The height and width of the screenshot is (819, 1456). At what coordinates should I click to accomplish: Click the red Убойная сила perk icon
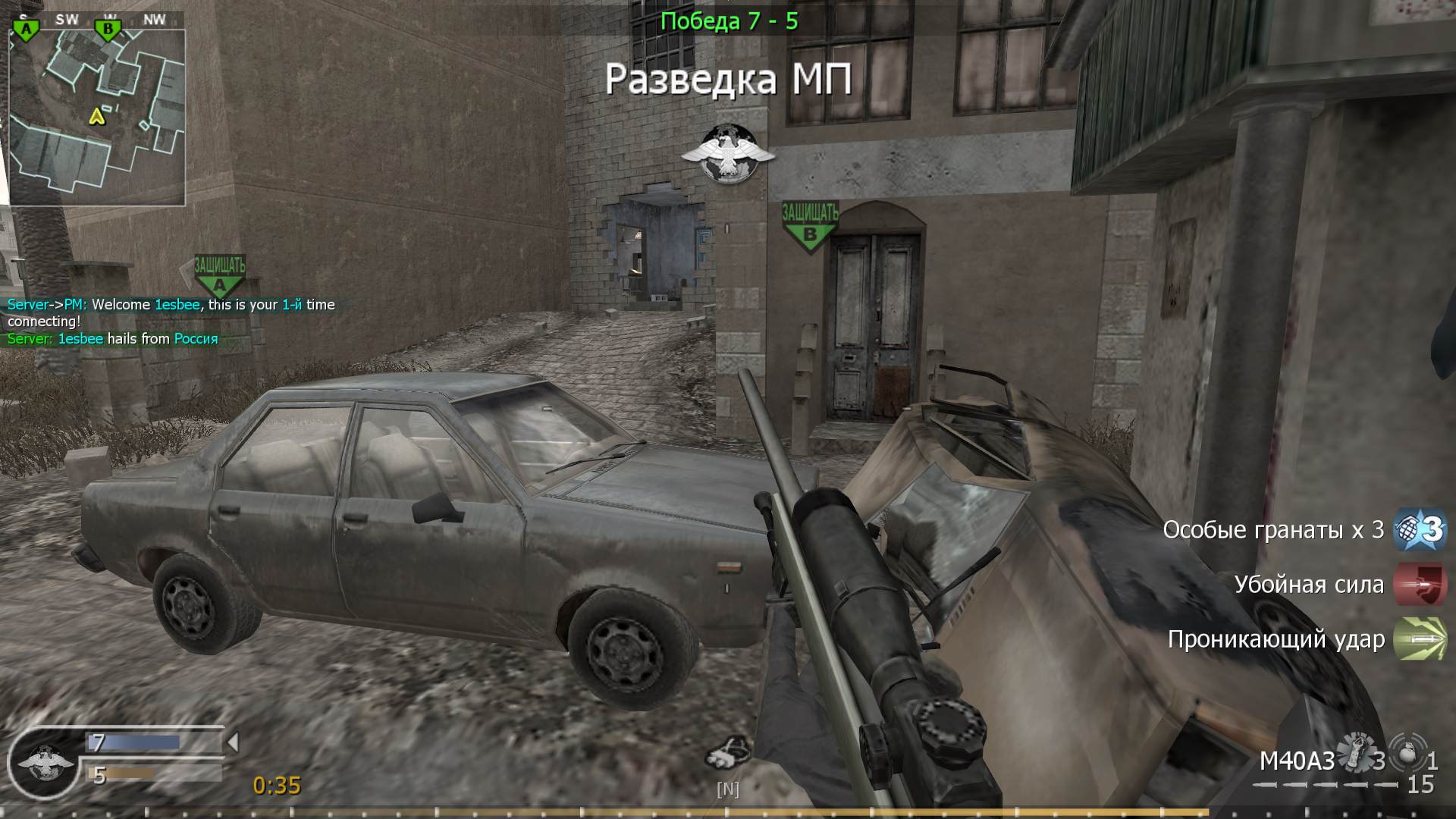(1422, 585)
